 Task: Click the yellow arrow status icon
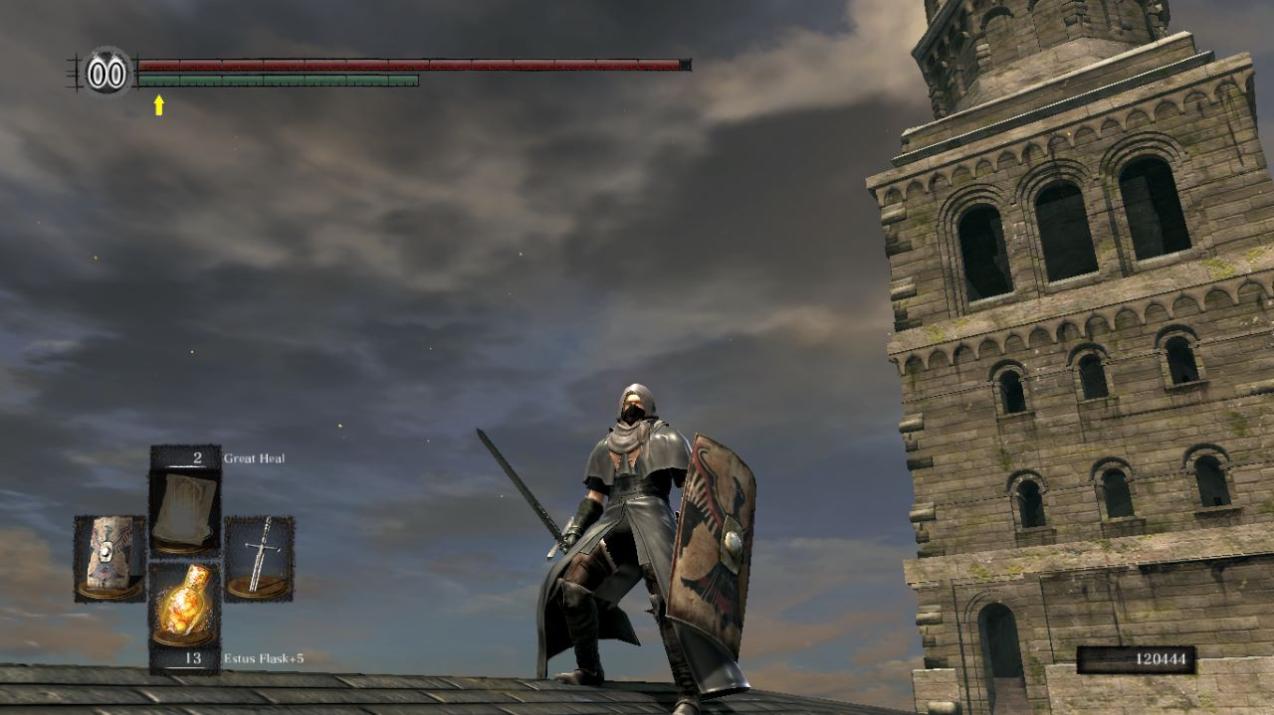point(159,105)
